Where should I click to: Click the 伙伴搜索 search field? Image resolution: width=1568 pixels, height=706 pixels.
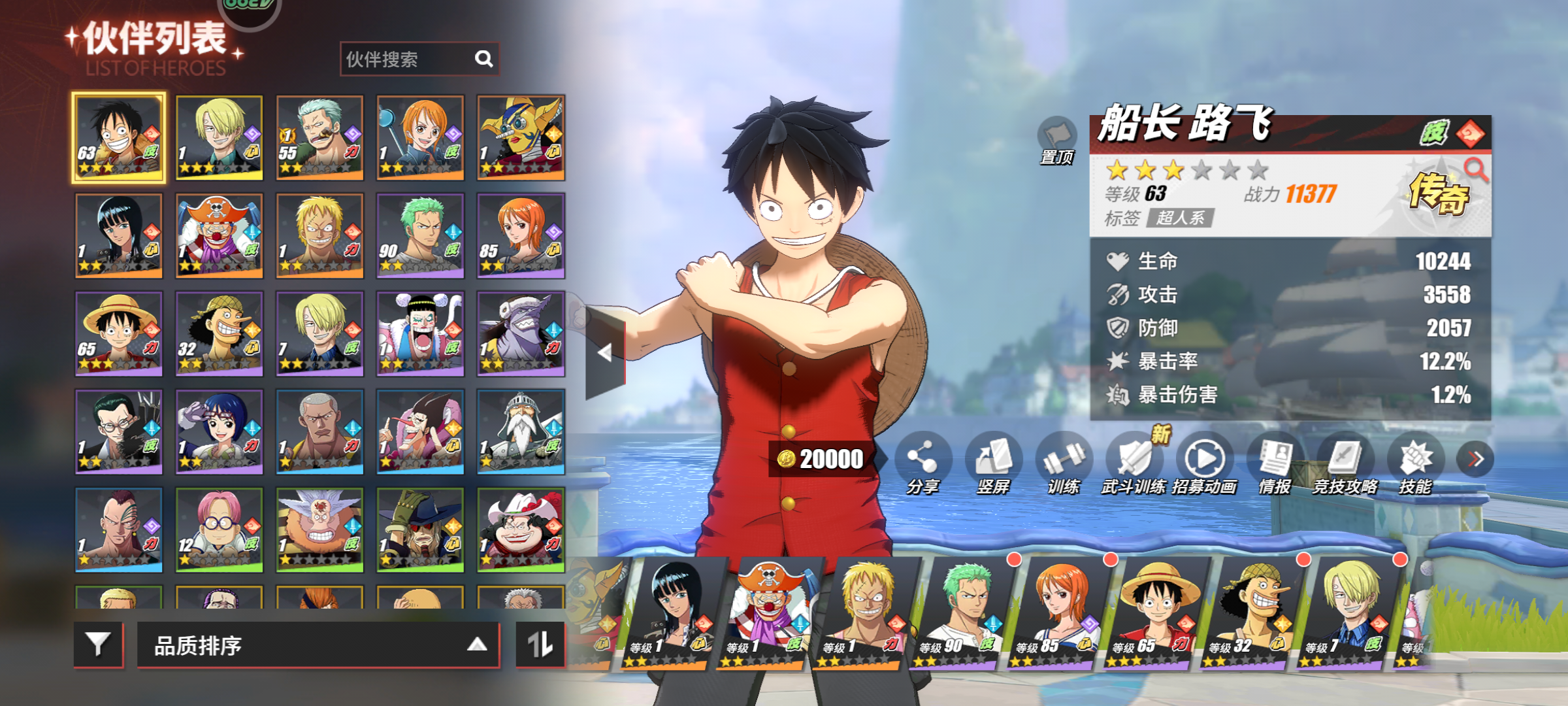408,59
